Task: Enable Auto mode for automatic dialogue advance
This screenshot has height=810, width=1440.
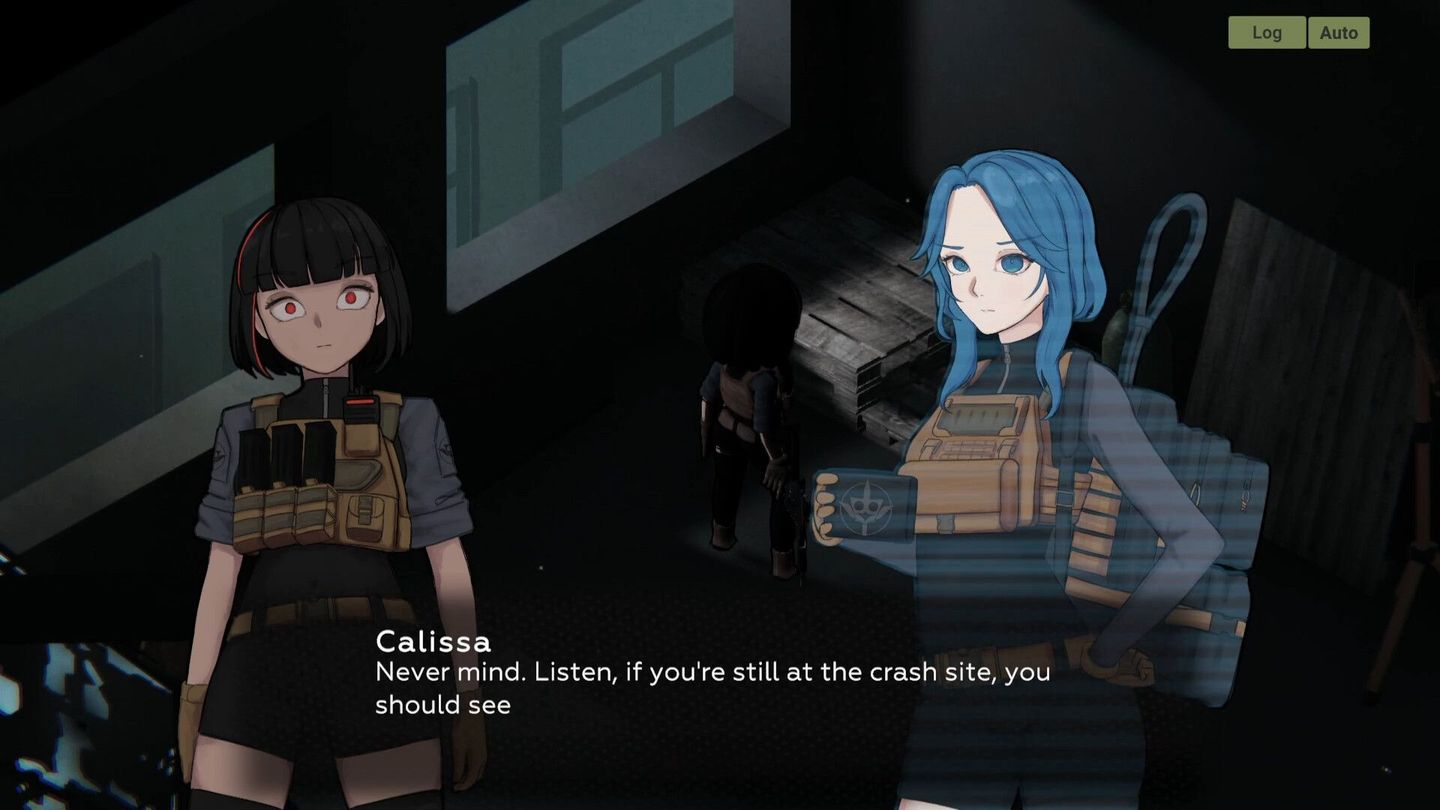Action: coord(1339,32)
